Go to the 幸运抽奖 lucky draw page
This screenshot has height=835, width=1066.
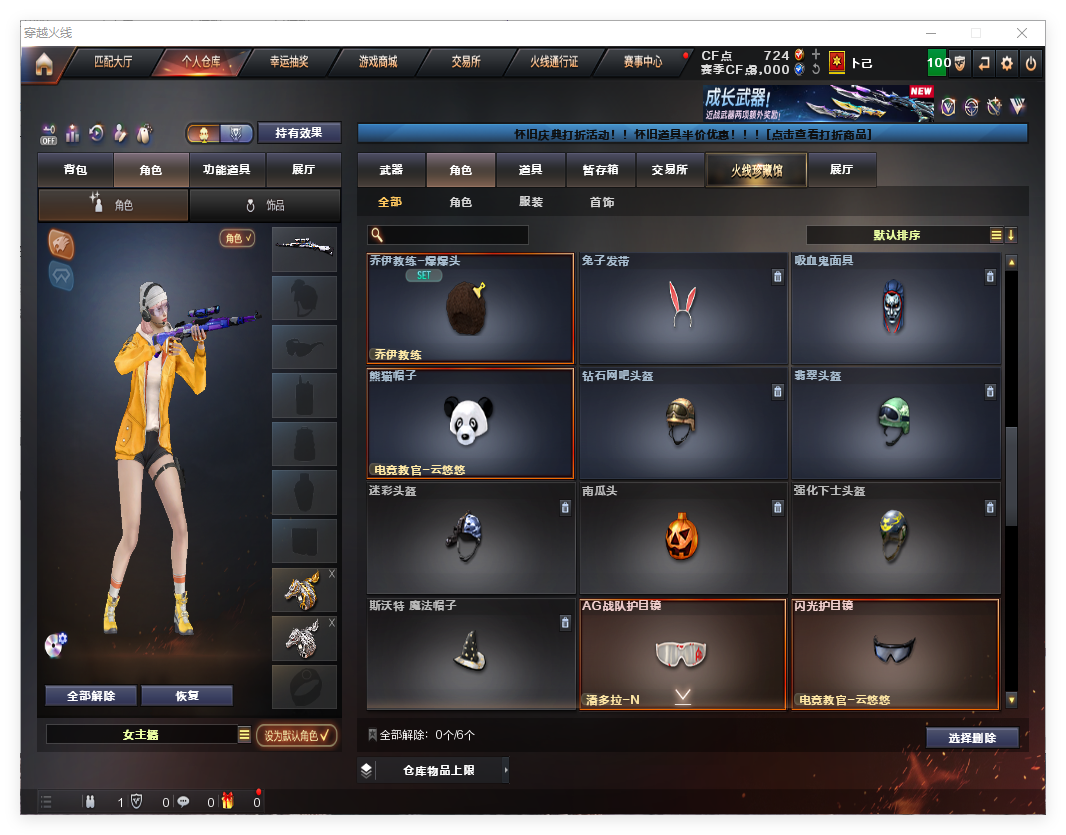pos(289,62)
